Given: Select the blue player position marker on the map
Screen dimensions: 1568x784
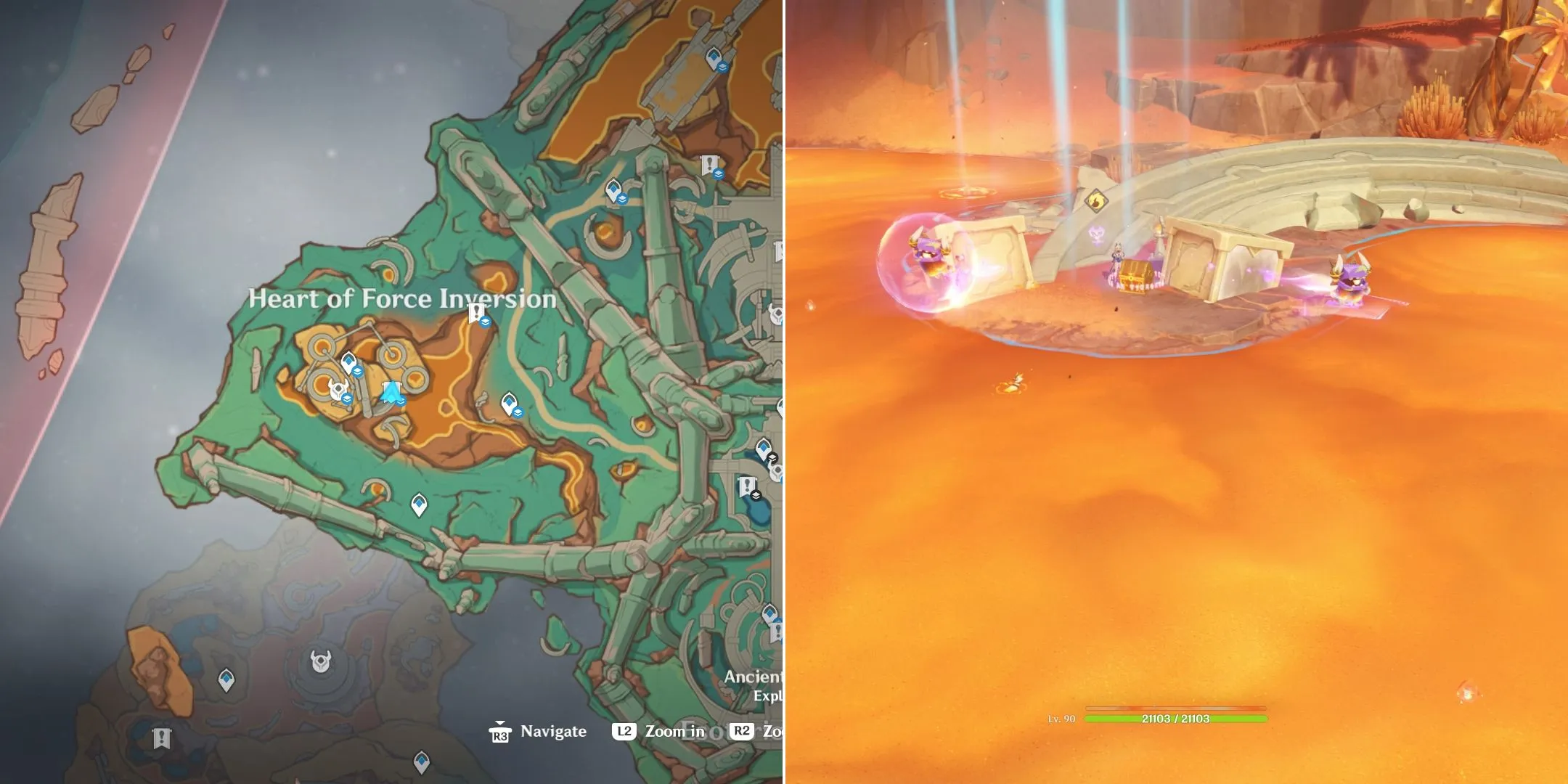Looking at the screenshot, I should (391, 390).
